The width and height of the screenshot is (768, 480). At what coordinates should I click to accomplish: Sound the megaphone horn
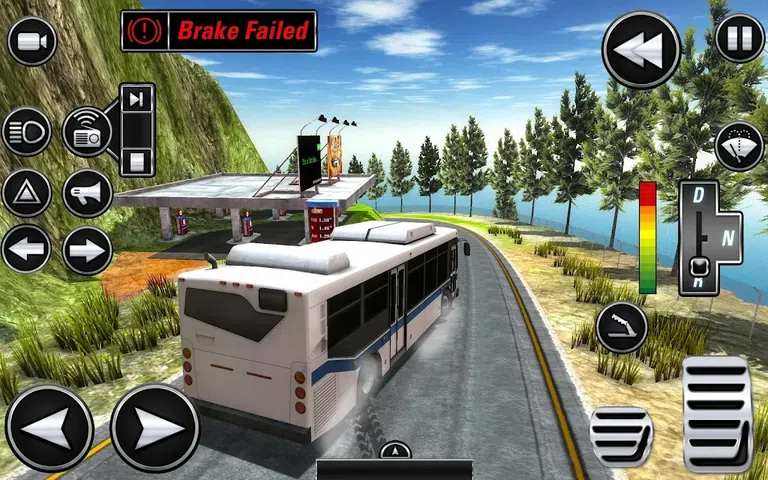(x=88, y=193)
